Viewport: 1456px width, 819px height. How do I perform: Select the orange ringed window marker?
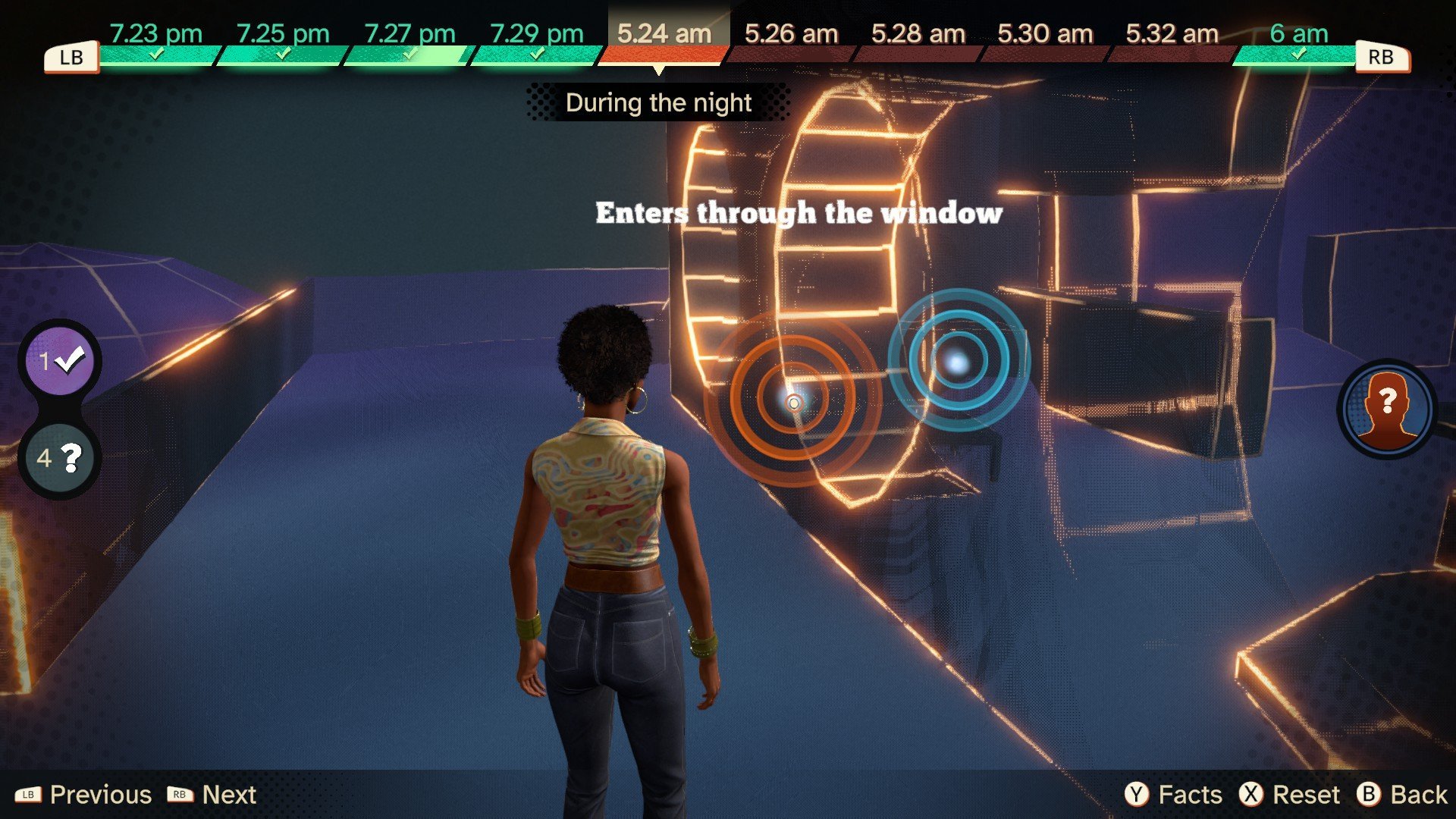[x=793, y=401]
